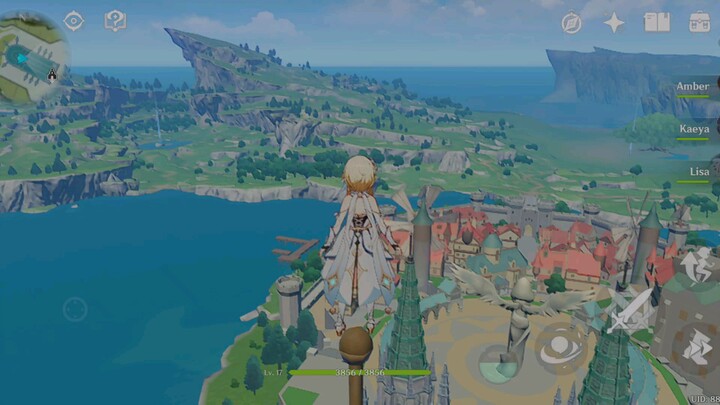Open the compass-shaped icon in the top bar
This screenshot has height=405, width=720.
click(572, 23)
